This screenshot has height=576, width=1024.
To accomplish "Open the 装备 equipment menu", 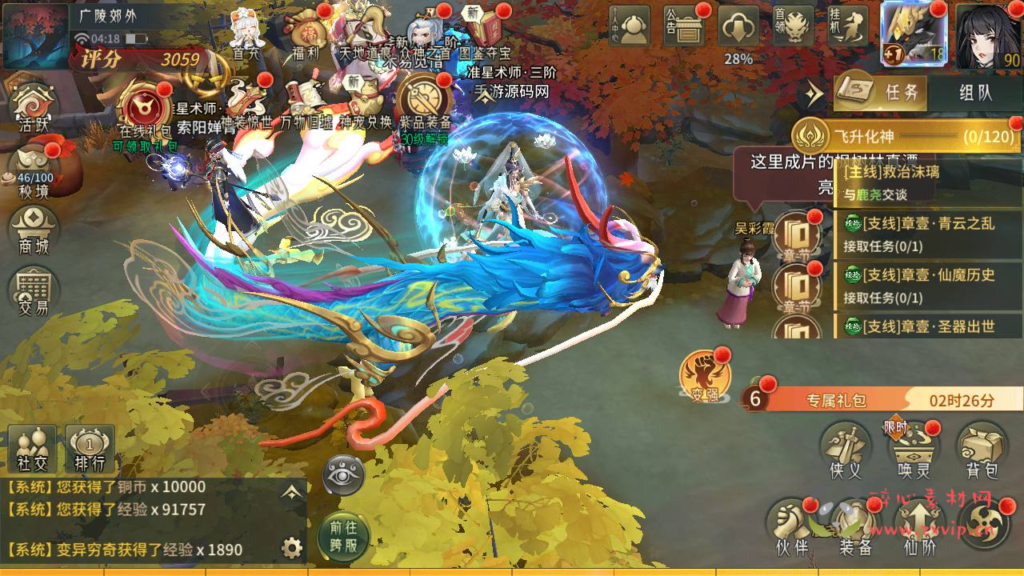I will click(856, 525).
